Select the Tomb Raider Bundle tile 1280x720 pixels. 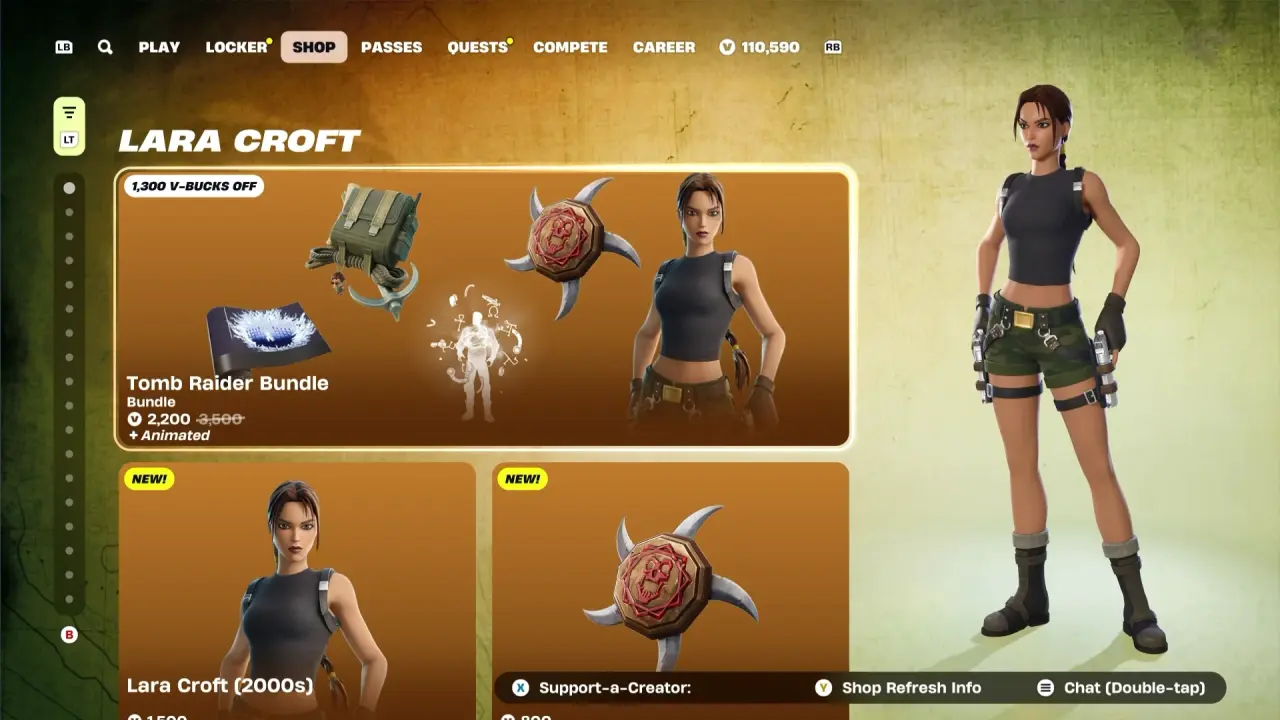pyautogui.click(x=484, y=307)
